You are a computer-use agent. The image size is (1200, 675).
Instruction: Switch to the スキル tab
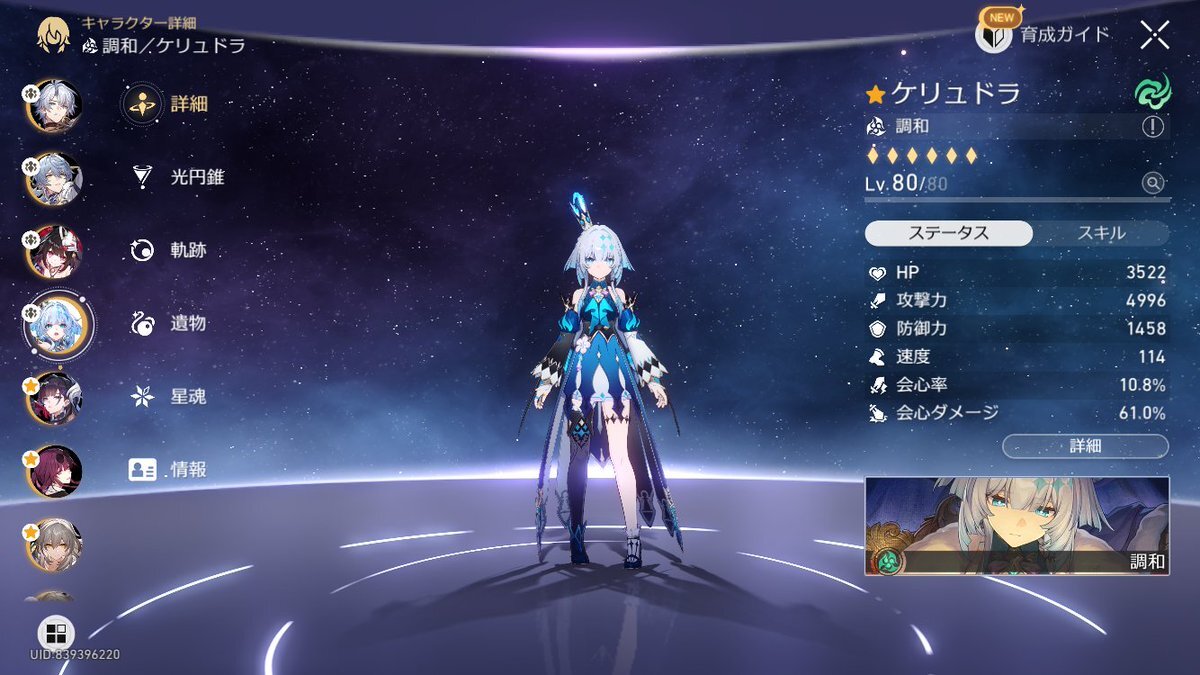coord(1100,233)
